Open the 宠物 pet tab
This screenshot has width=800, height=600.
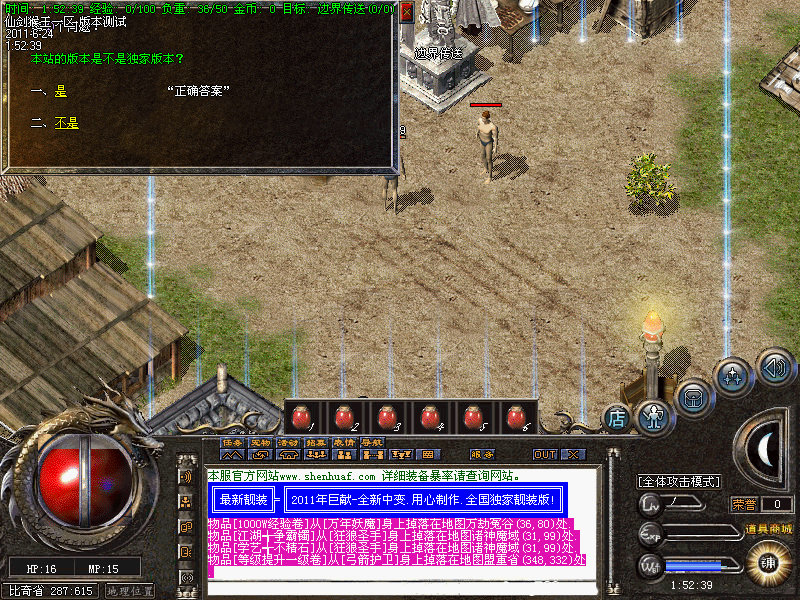tap(261, 442)
